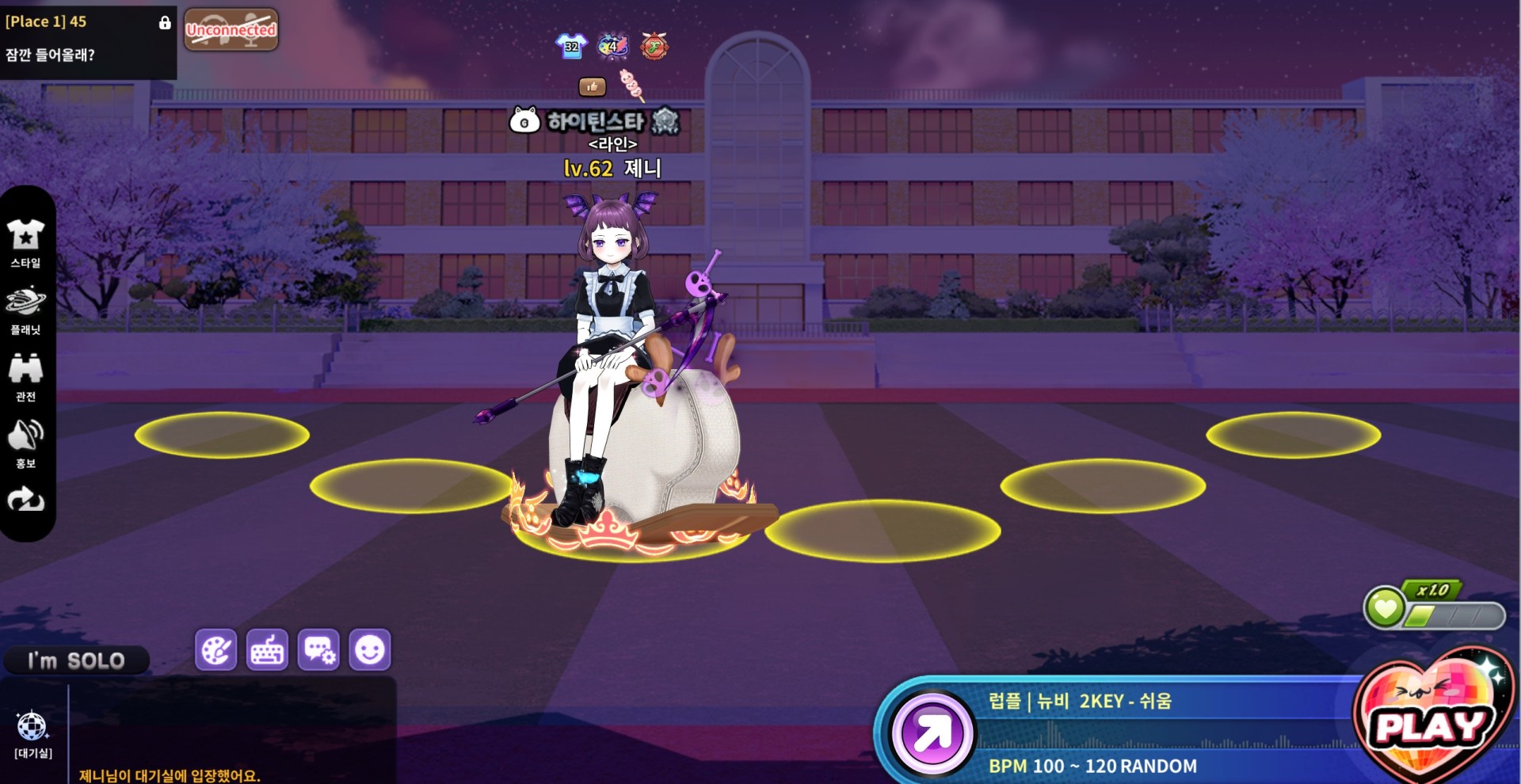Click the green heart gauge icon

(1385, 608)
